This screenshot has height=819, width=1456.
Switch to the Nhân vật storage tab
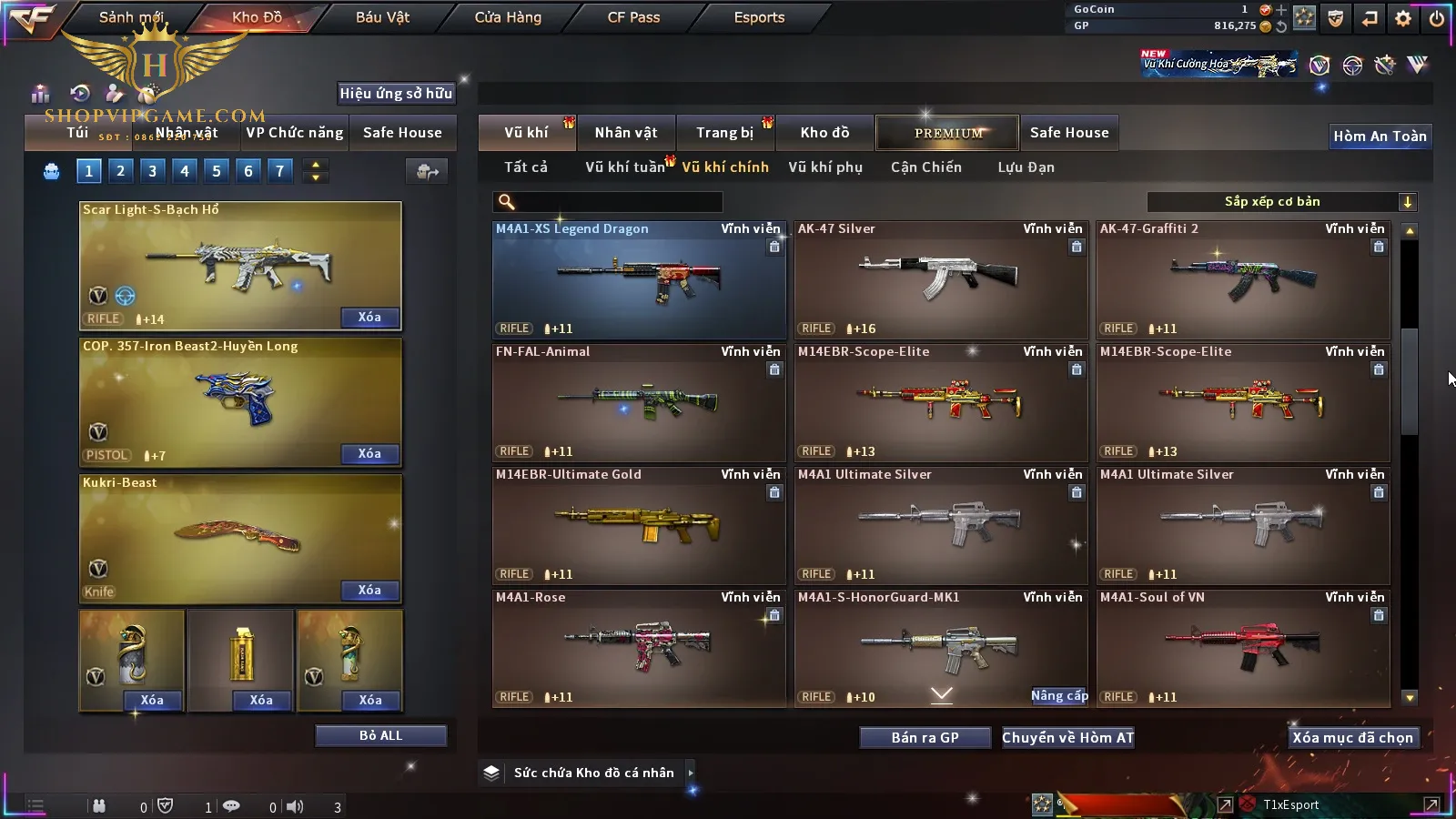[626, 133]
